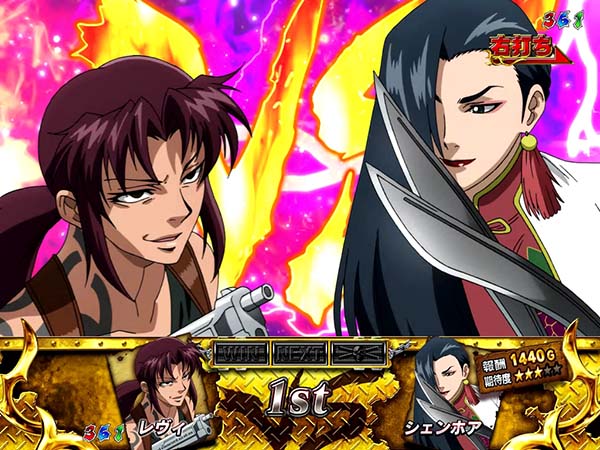Image resolution: width=600 pixels, height=450 pixels.
Task: Choose the Revy (レヴィ) portrait panel
Action: click(165, 386)
